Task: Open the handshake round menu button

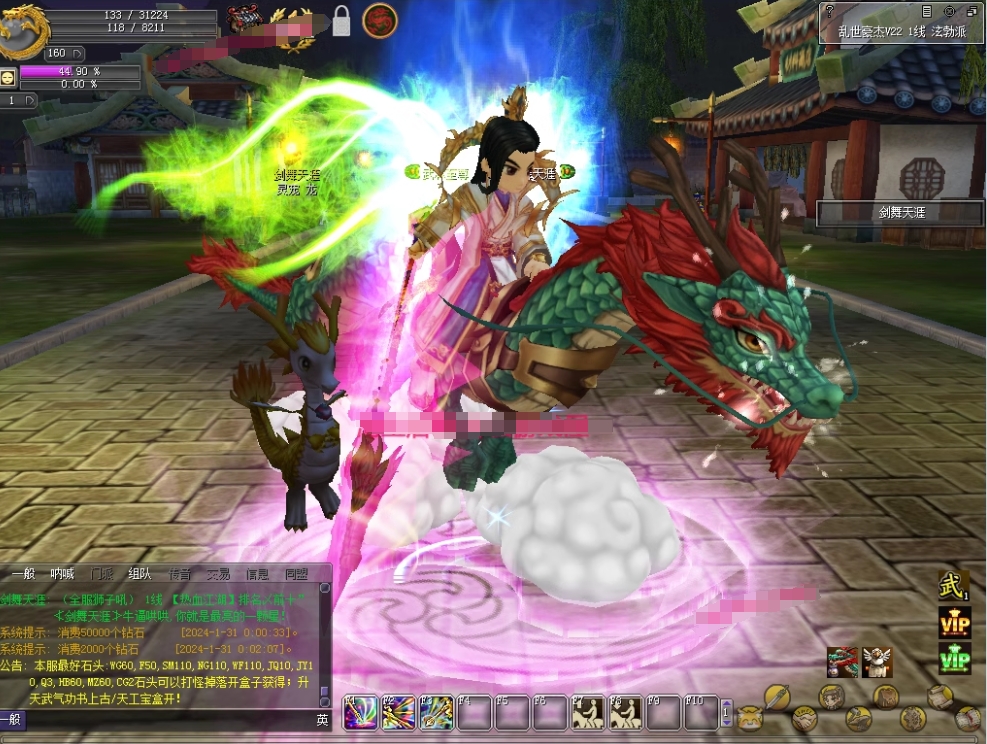Action: [x=805, y=717]
